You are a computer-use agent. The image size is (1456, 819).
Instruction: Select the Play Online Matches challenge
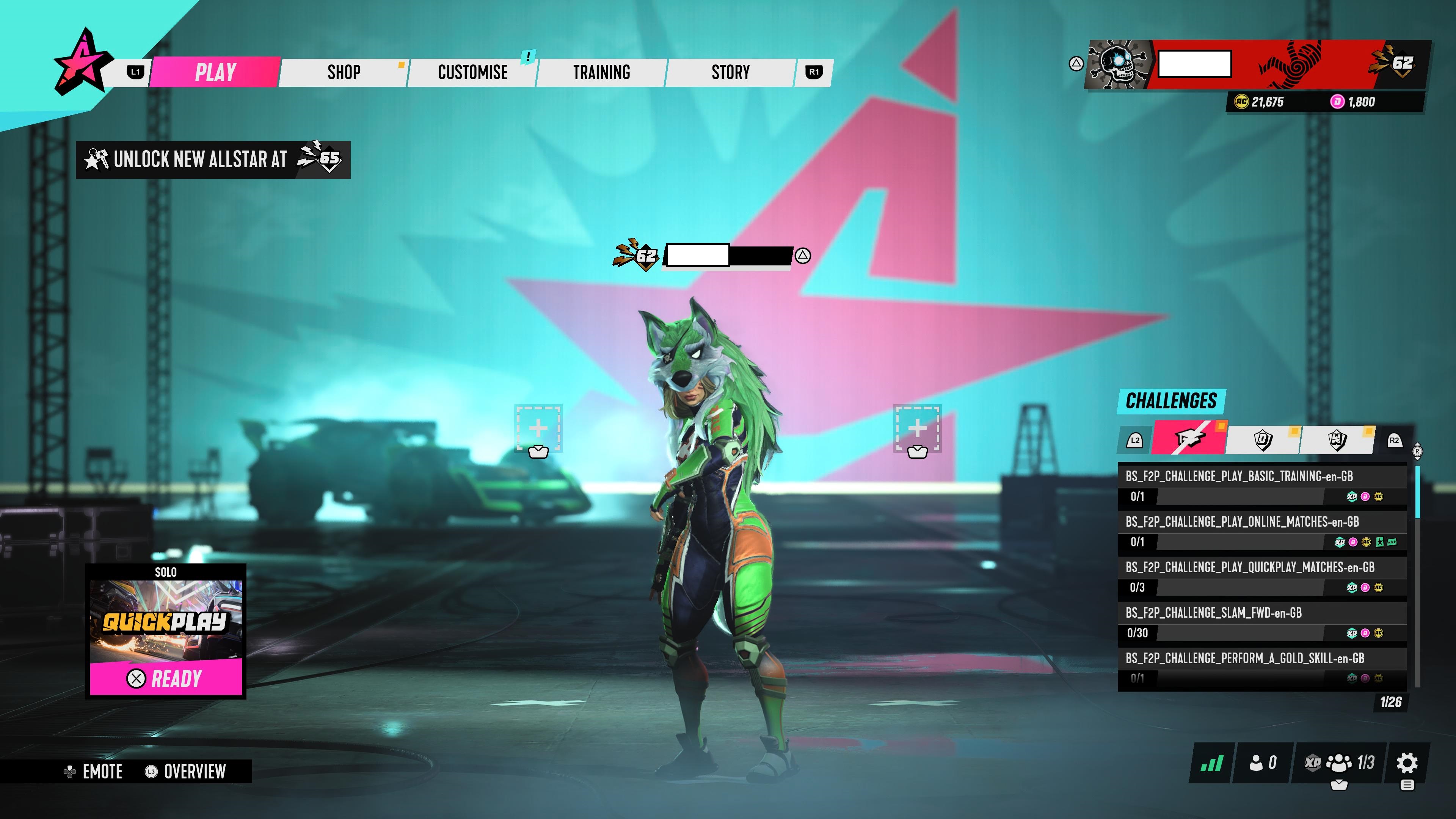pos(1262,531)
